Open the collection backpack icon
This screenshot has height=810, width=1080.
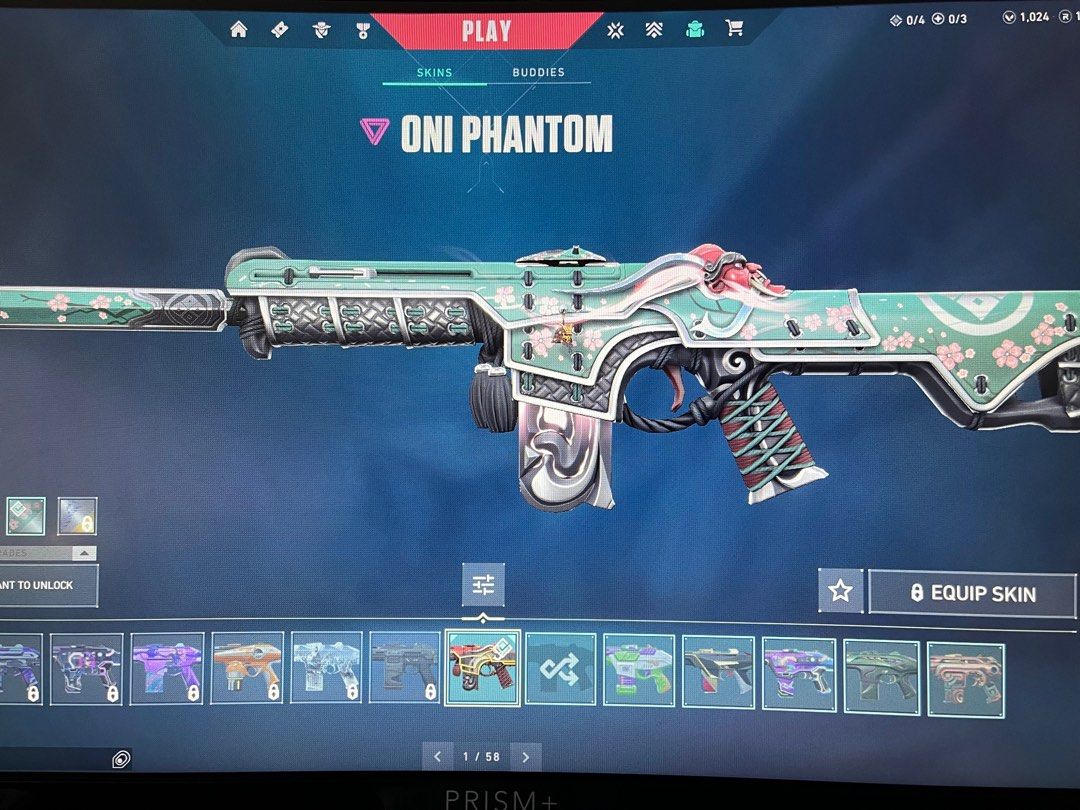[695, 29]
